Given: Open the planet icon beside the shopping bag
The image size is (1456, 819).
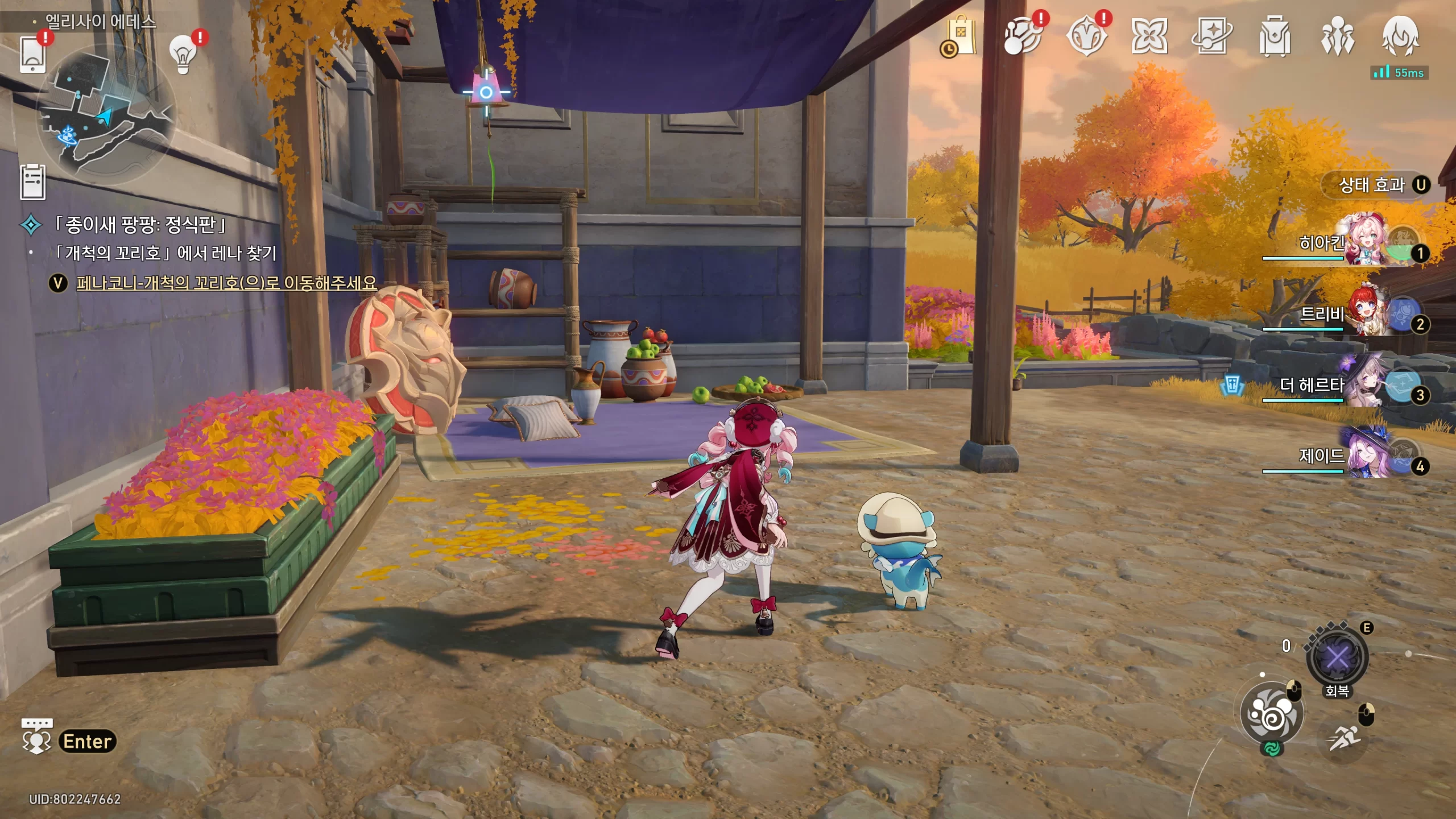Looking at the screenshot, I should click(1023, 36).
